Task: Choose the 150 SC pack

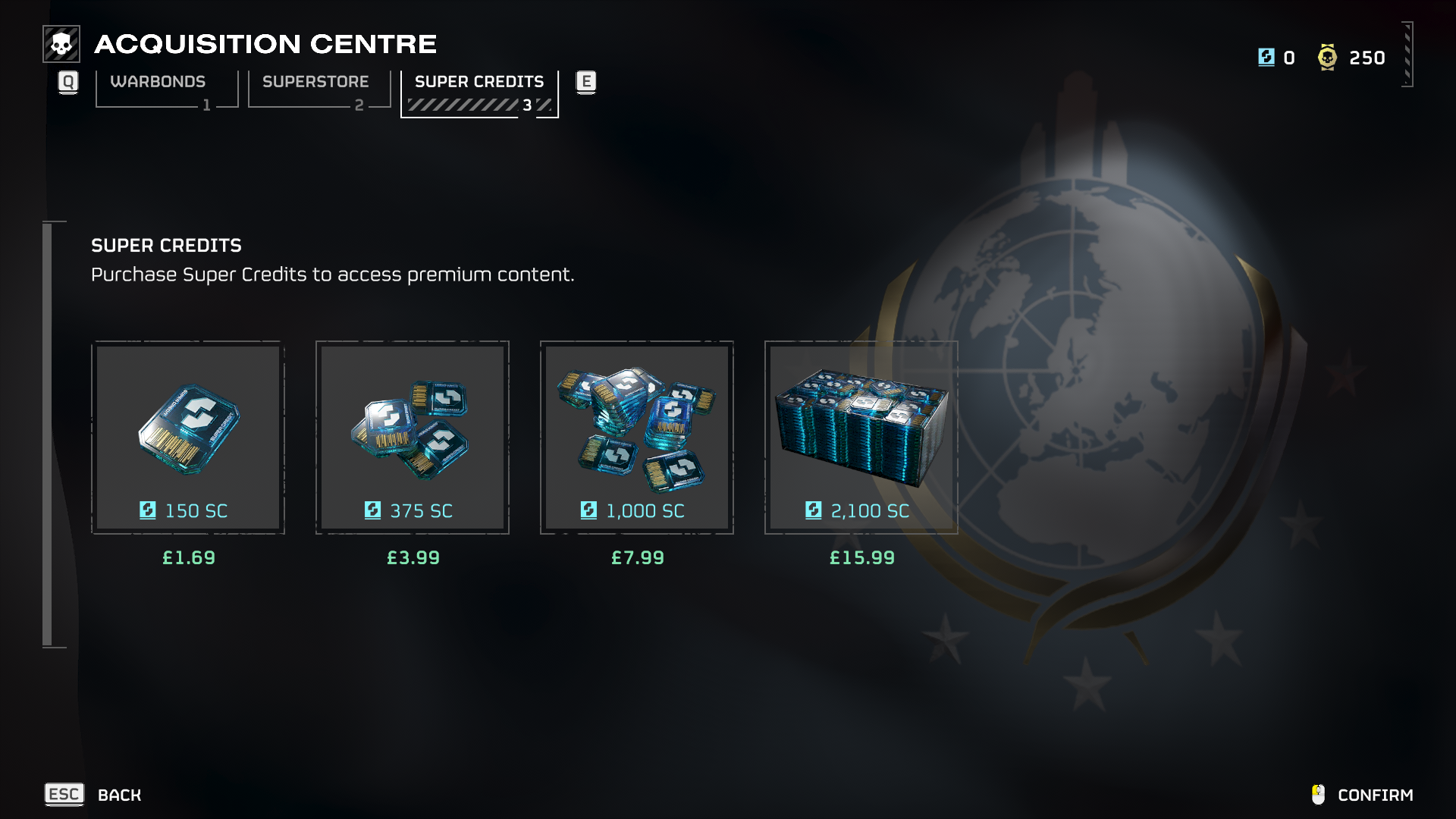Action: pos(188,438)
